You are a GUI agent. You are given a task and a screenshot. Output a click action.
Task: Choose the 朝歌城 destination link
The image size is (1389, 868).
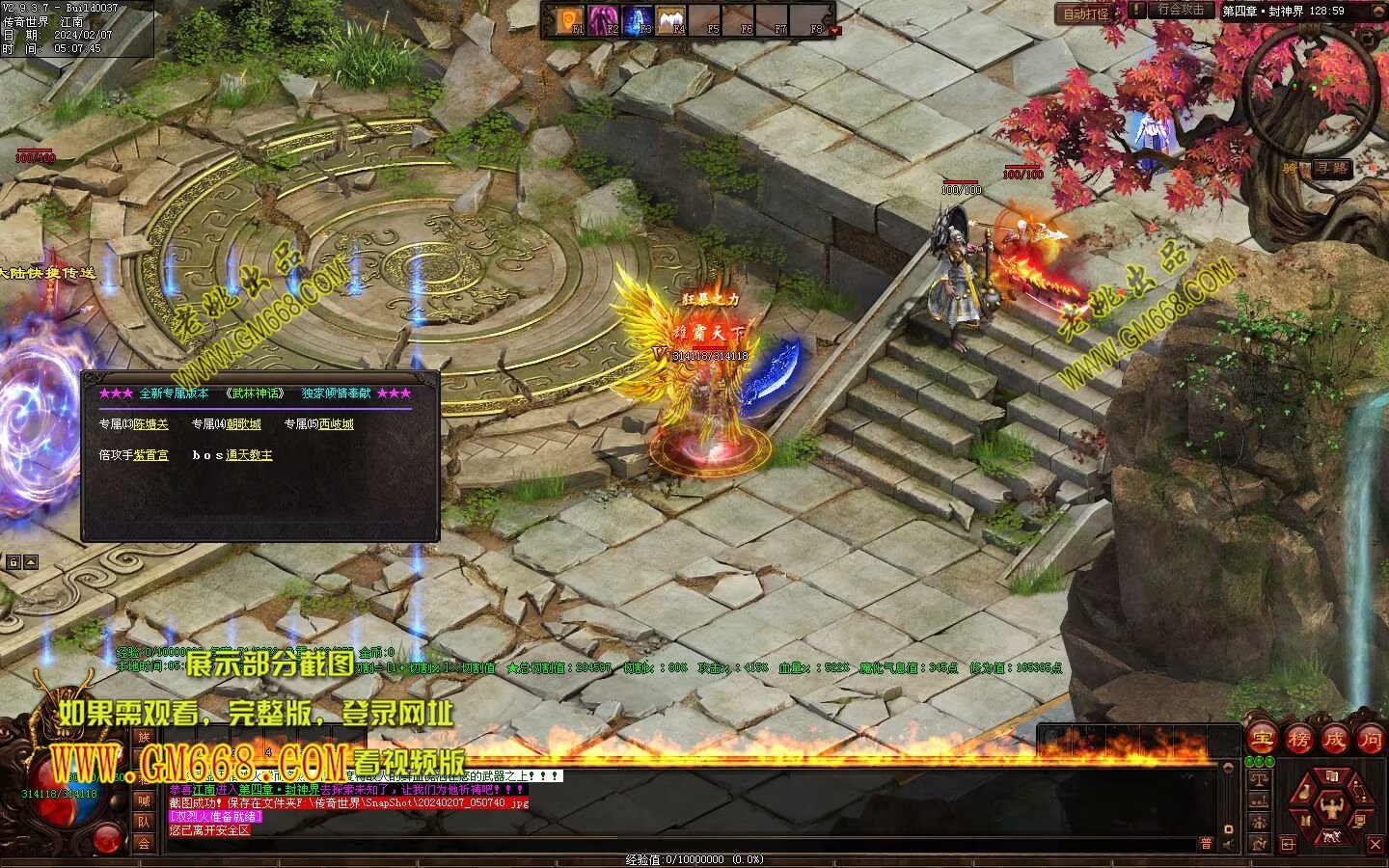click(243, 424)
